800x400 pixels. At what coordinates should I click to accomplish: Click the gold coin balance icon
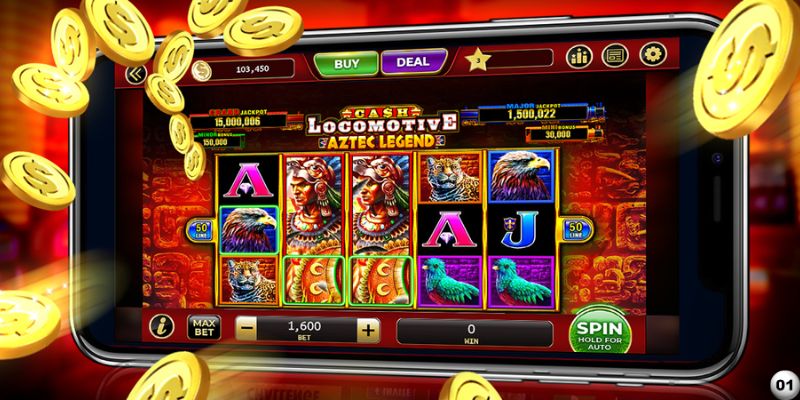(x=203, y=68)
